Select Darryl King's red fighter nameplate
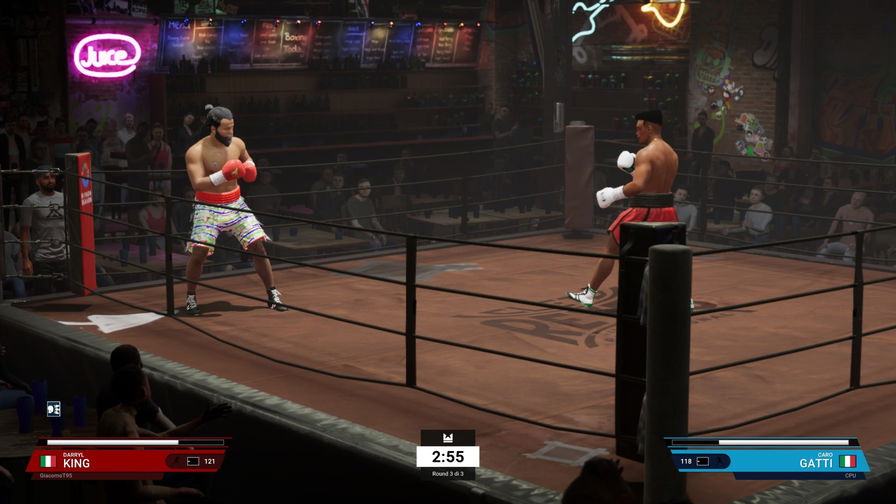 click(x=110, y=460)
